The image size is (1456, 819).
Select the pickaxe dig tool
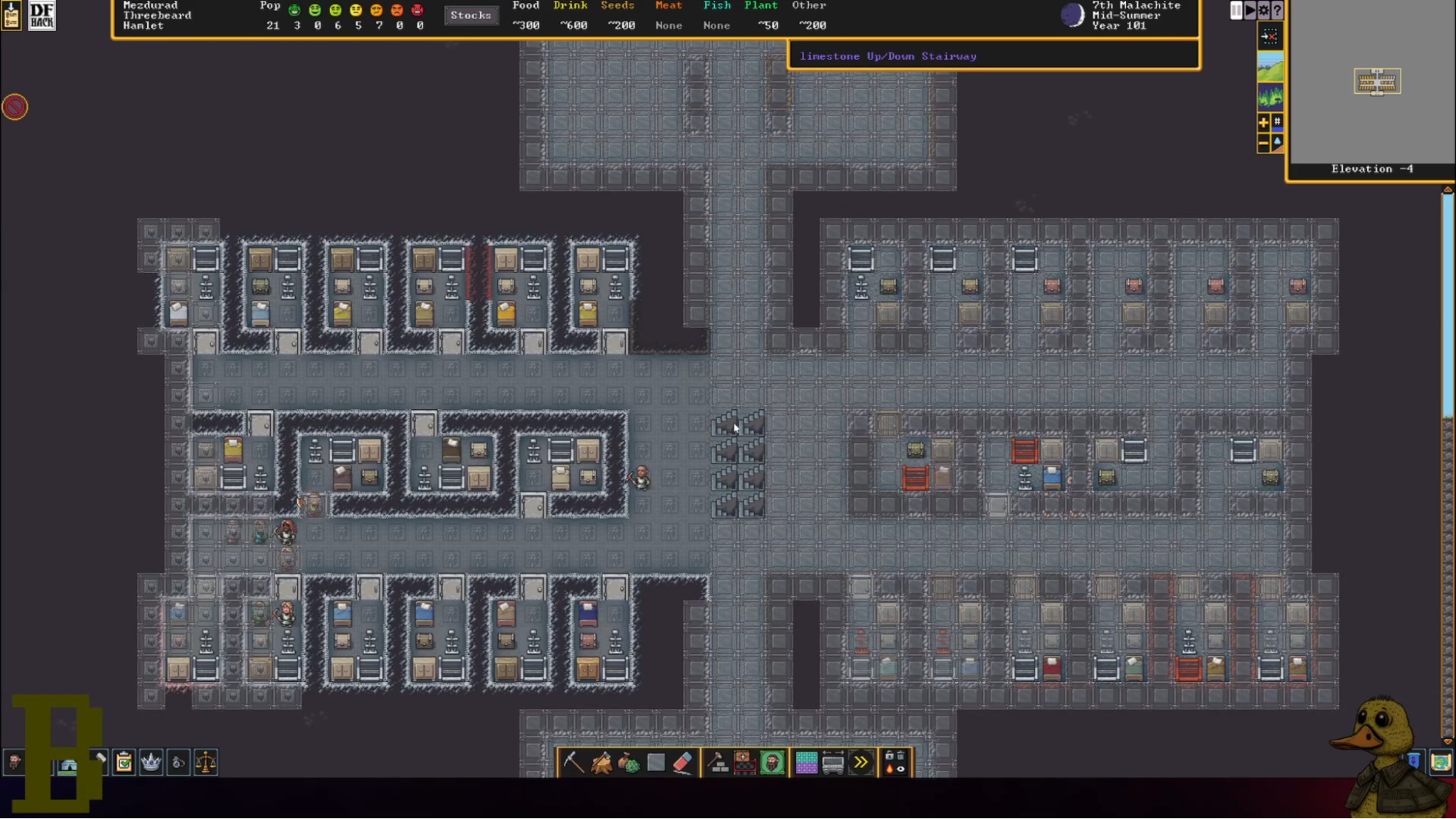[x=573, y=762]
